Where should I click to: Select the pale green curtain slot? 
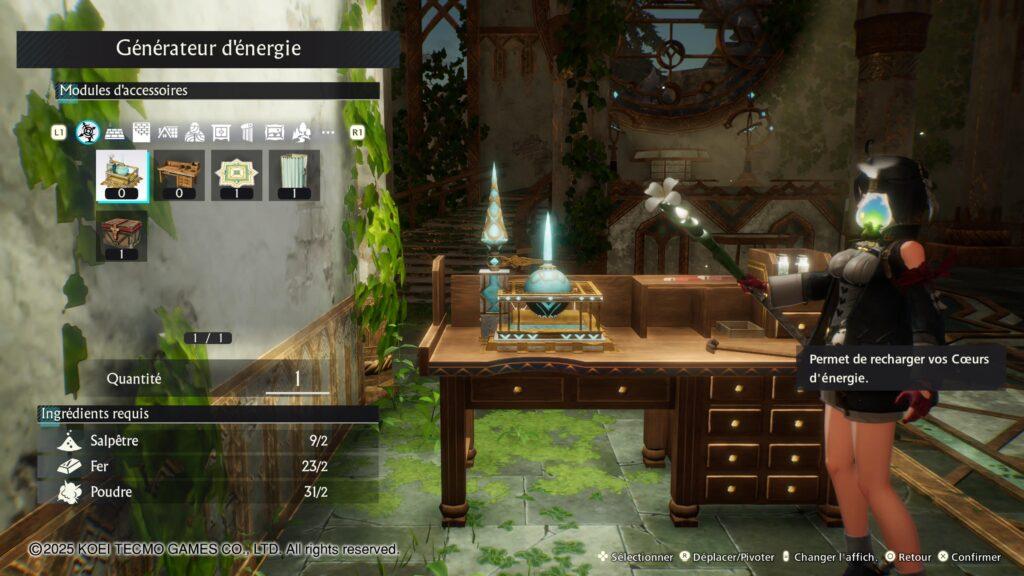pyautogui.click(x=294, y=176)
